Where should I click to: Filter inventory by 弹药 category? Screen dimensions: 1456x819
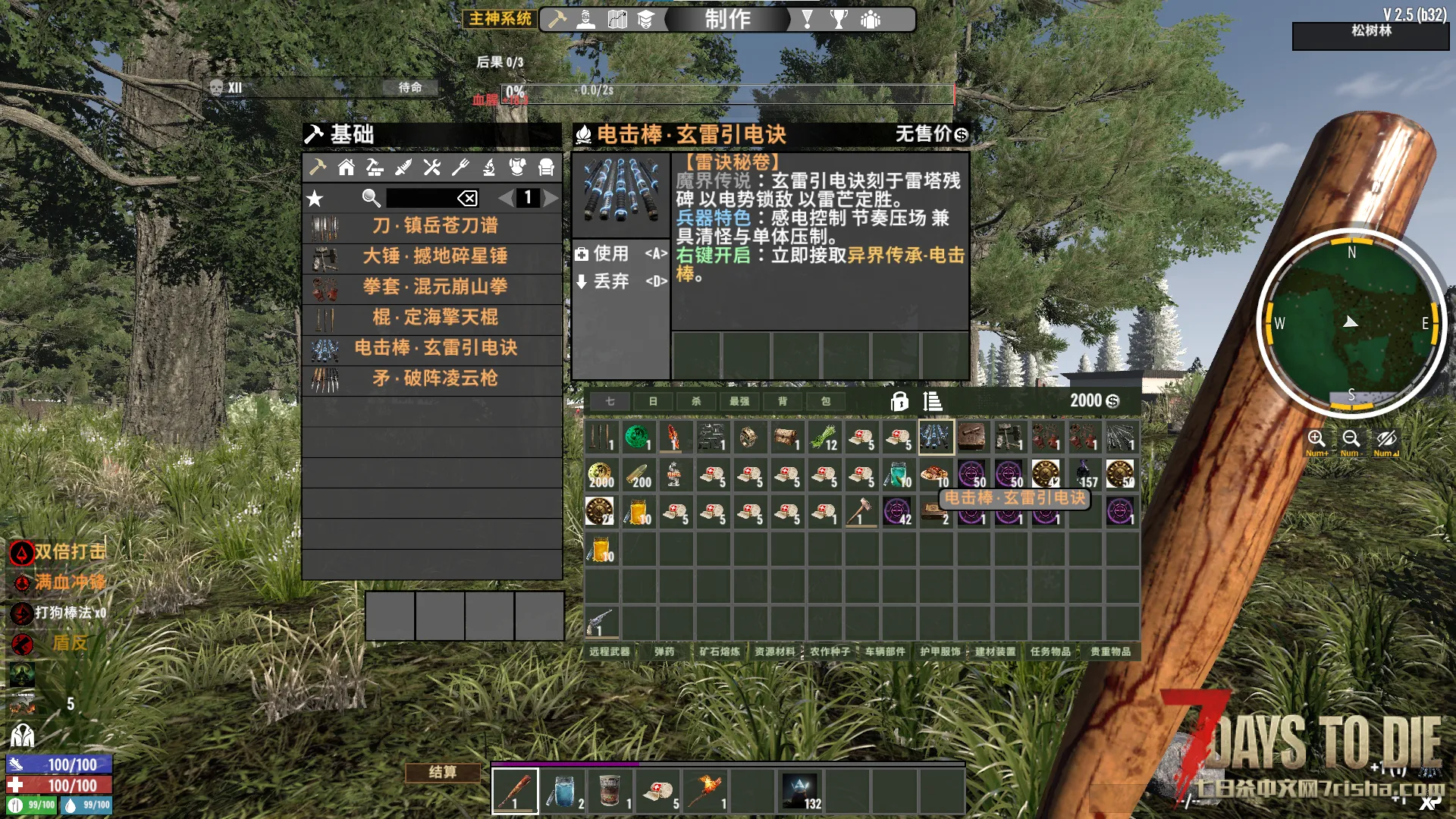pyautogui.click(x=664, y=651)
